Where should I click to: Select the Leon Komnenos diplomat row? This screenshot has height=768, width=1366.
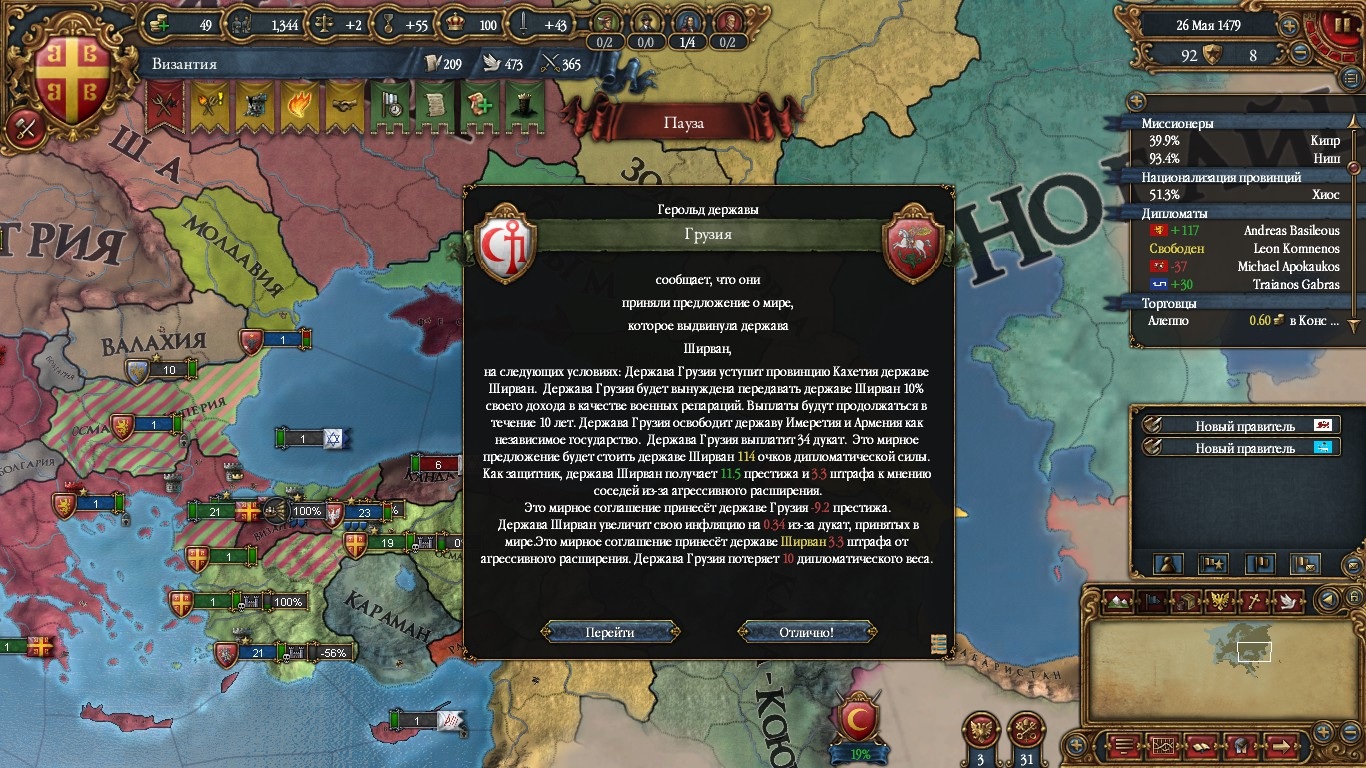(x=1240, y=248)
